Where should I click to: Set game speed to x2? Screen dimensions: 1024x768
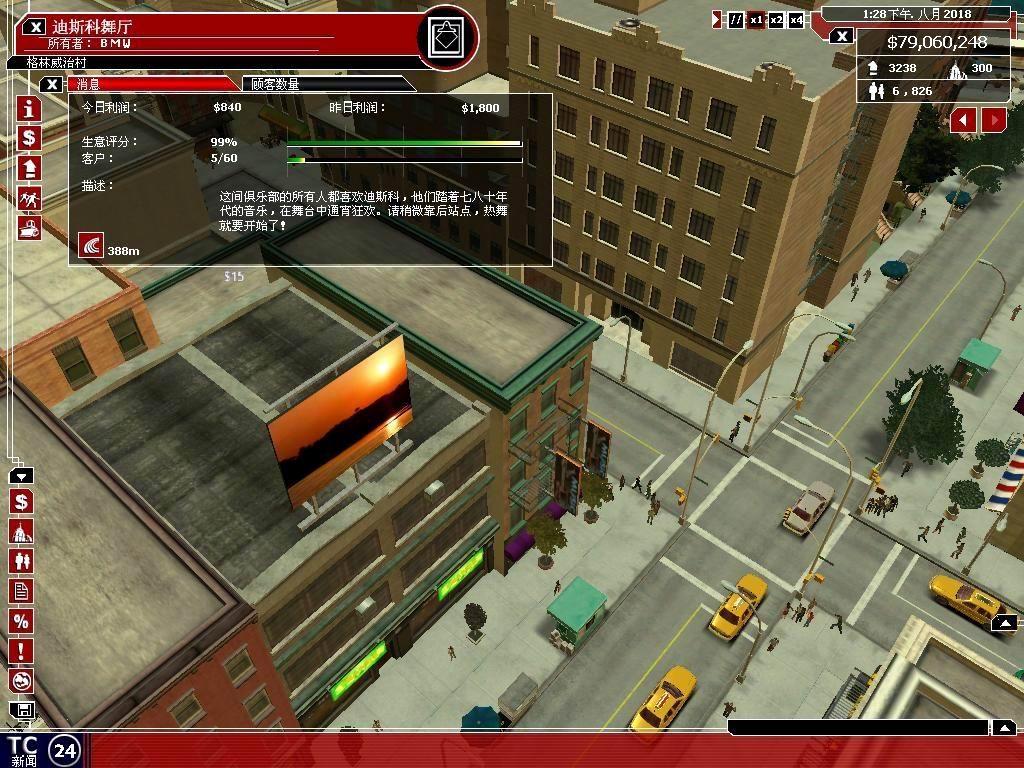[x=776, y=20]
